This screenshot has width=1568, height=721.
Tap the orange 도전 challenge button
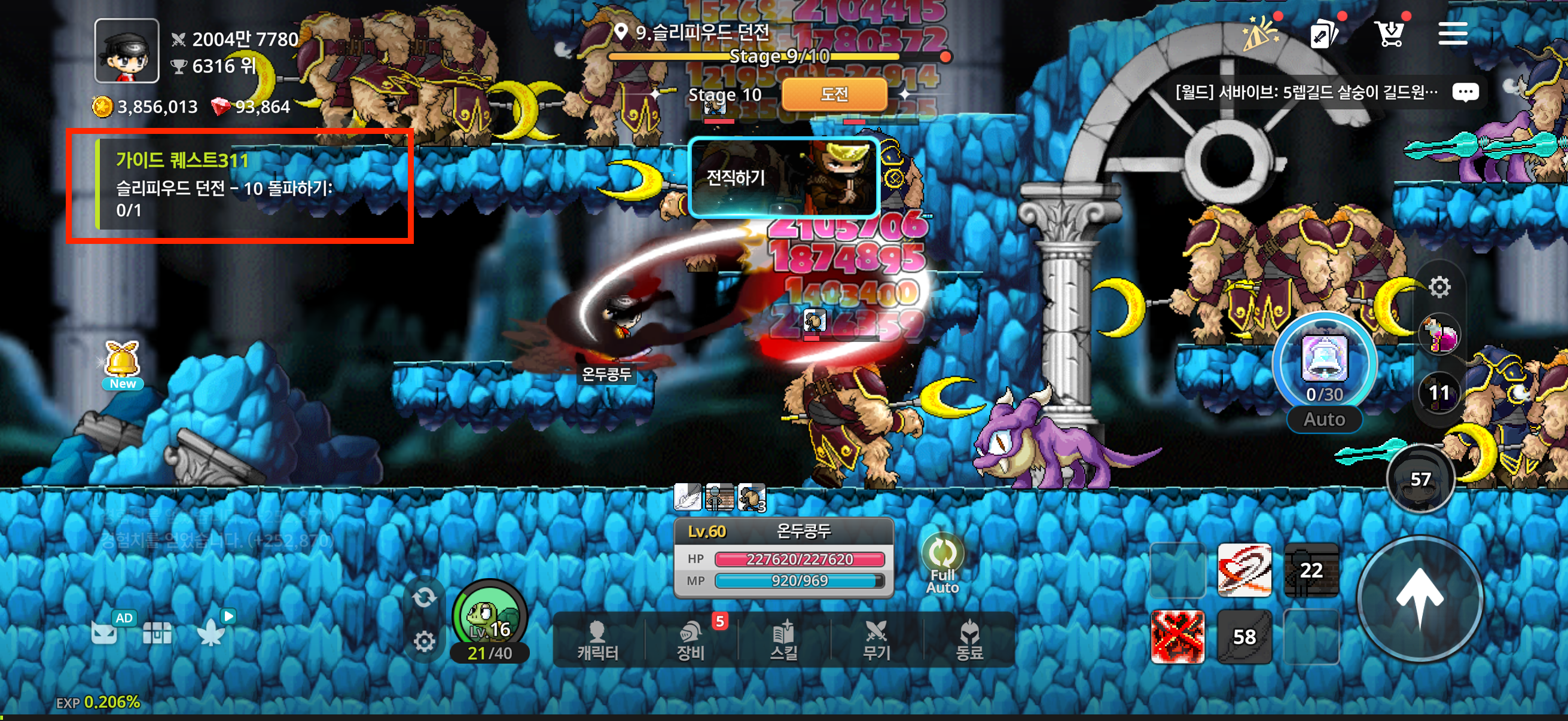coord(834,94)
